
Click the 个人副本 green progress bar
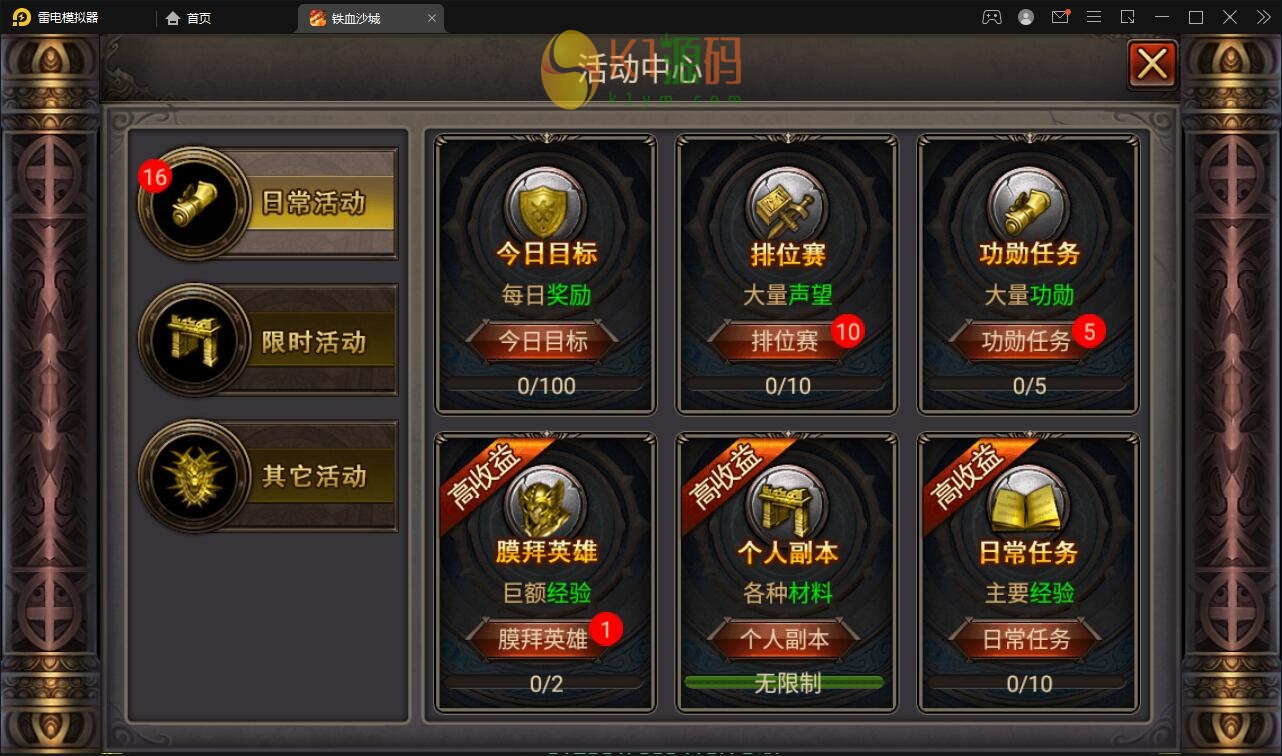[x=786, y=683]
